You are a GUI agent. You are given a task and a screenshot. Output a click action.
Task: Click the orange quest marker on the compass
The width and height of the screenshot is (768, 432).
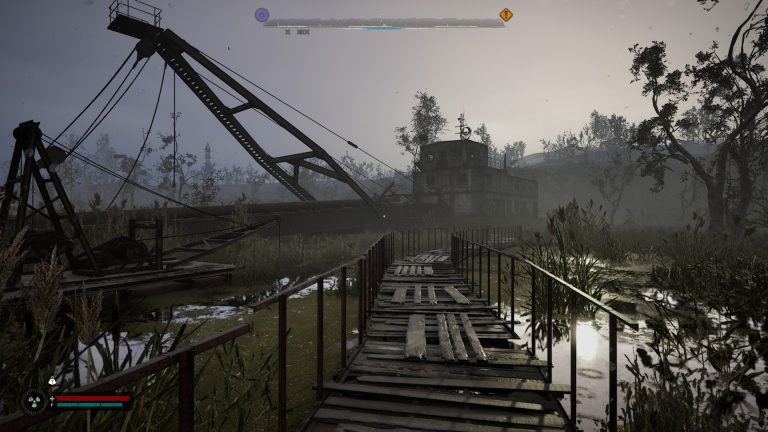click(x=505, y=15)
